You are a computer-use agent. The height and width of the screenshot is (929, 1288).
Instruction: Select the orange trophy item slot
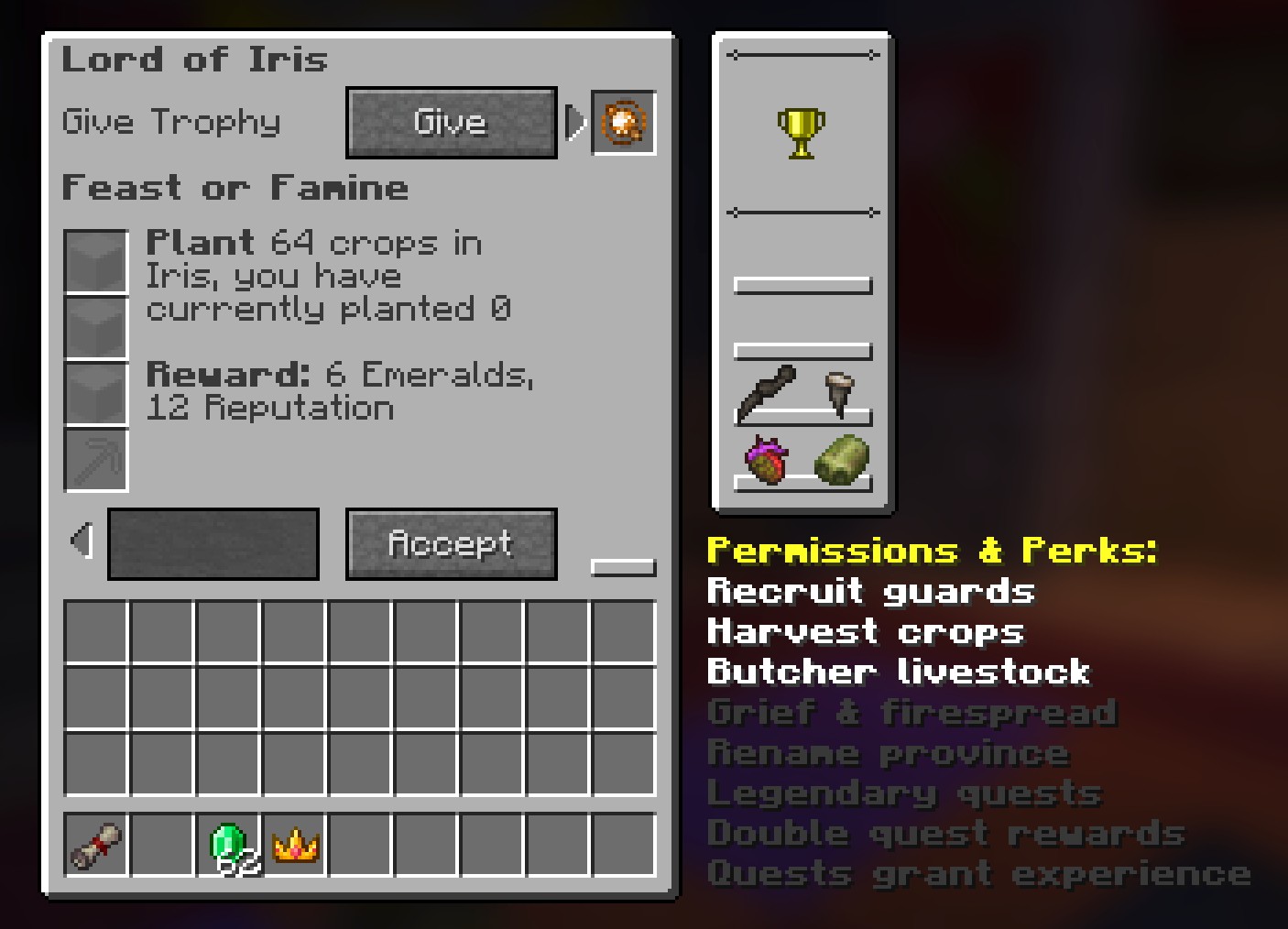(x=624, y=123)
